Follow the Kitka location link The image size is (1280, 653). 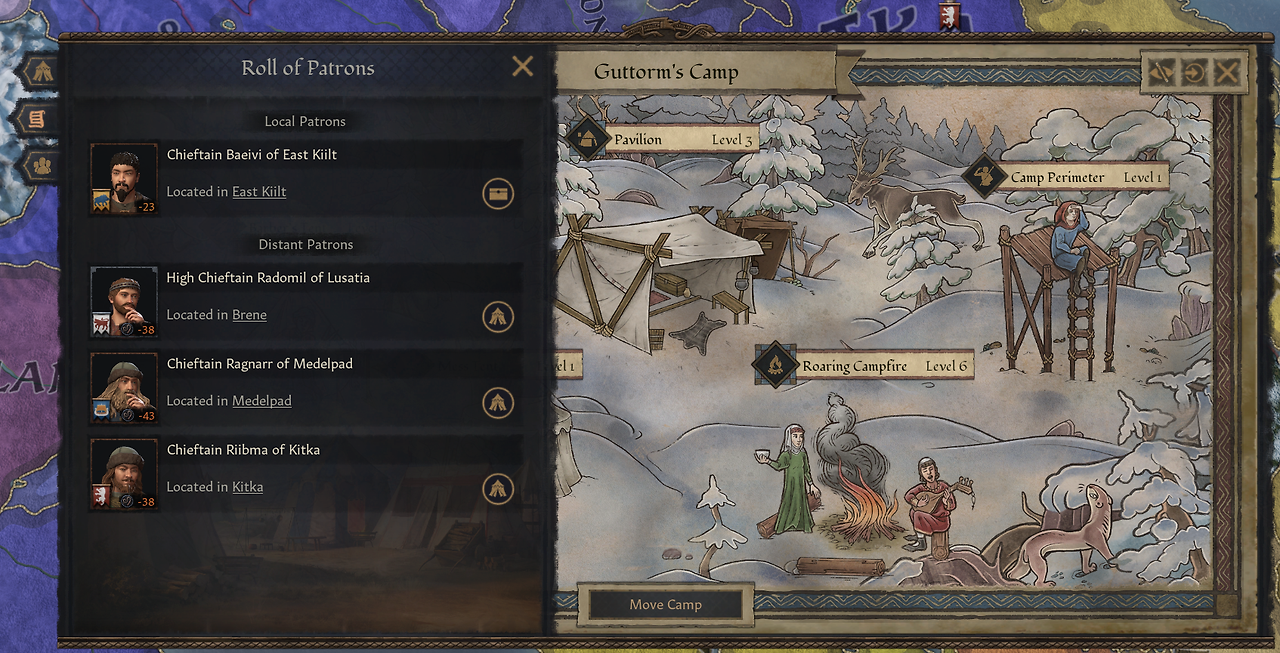click(x=247, y=487)
